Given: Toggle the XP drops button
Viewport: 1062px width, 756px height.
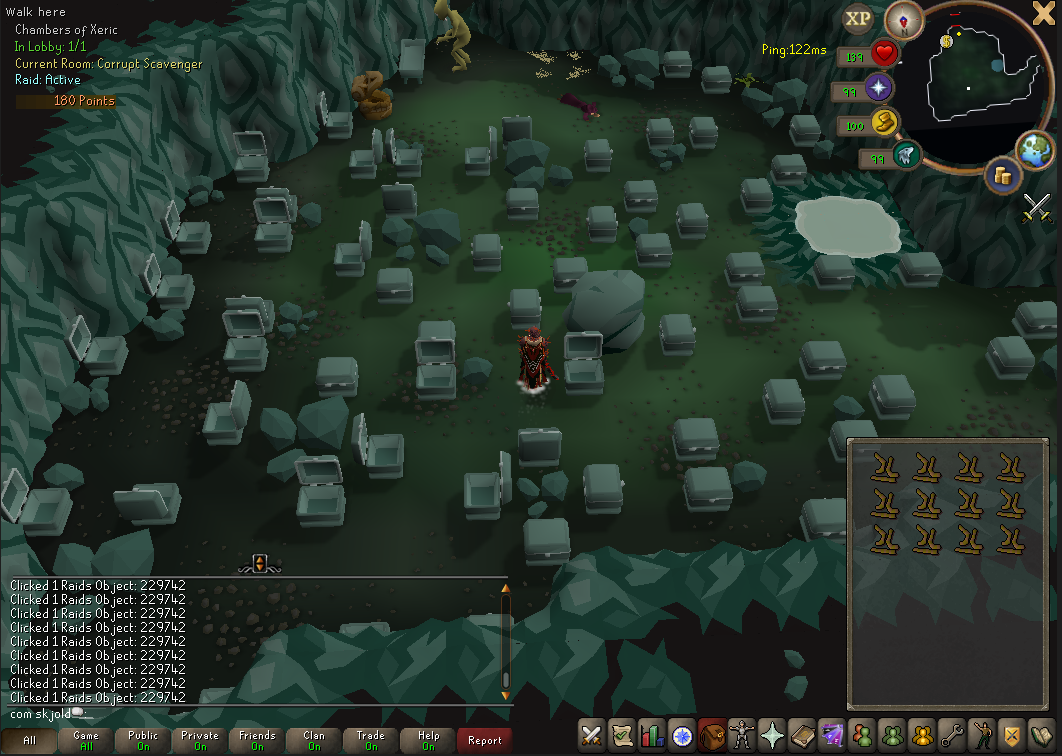Looking at the screenshot, I should (x=857, y=18).
